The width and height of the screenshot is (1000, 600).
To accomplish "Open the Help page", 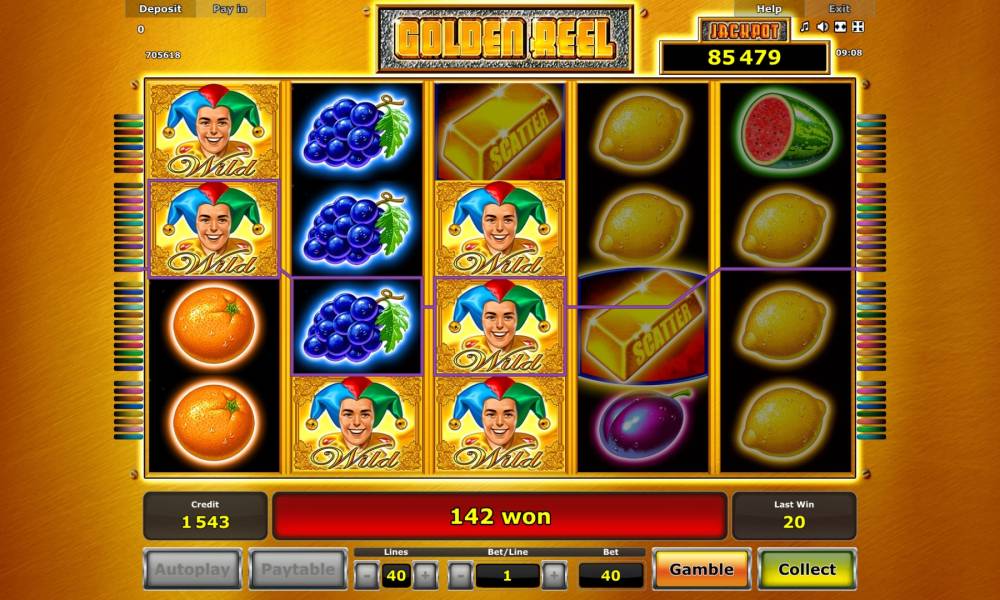I will (x=769, y=9).
